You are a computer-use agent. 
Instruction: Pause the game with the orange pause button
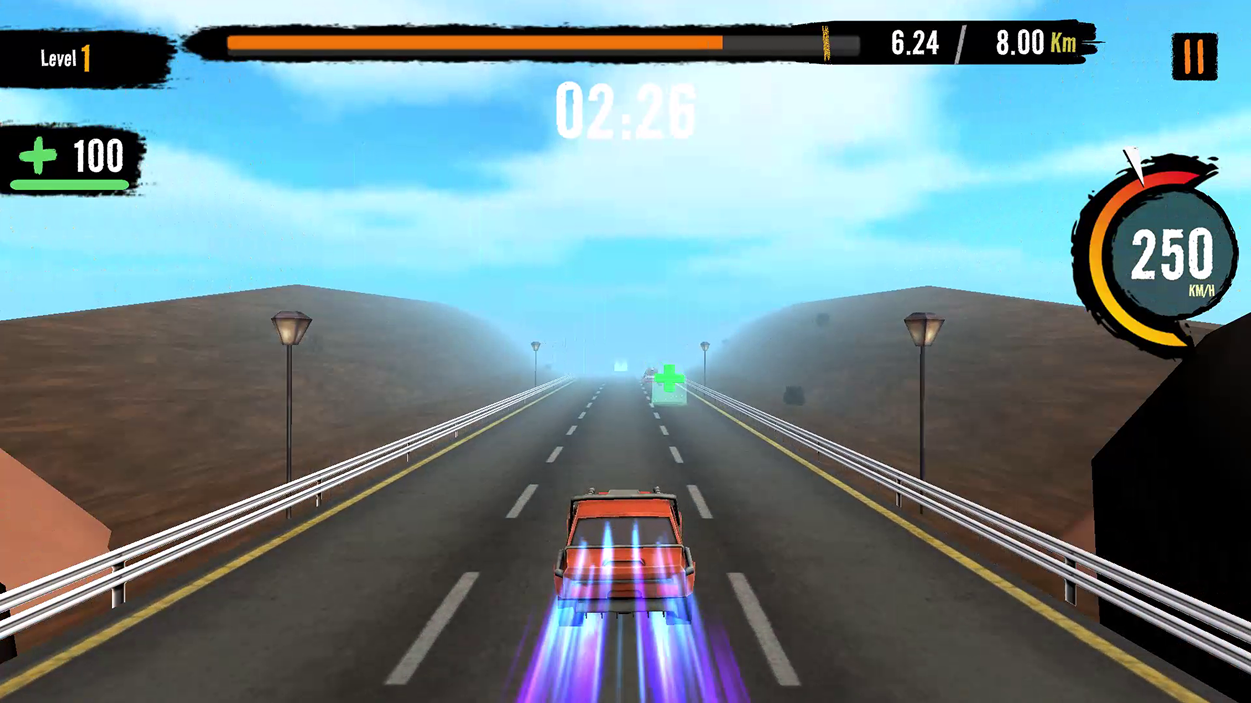tap(1194, 58)
